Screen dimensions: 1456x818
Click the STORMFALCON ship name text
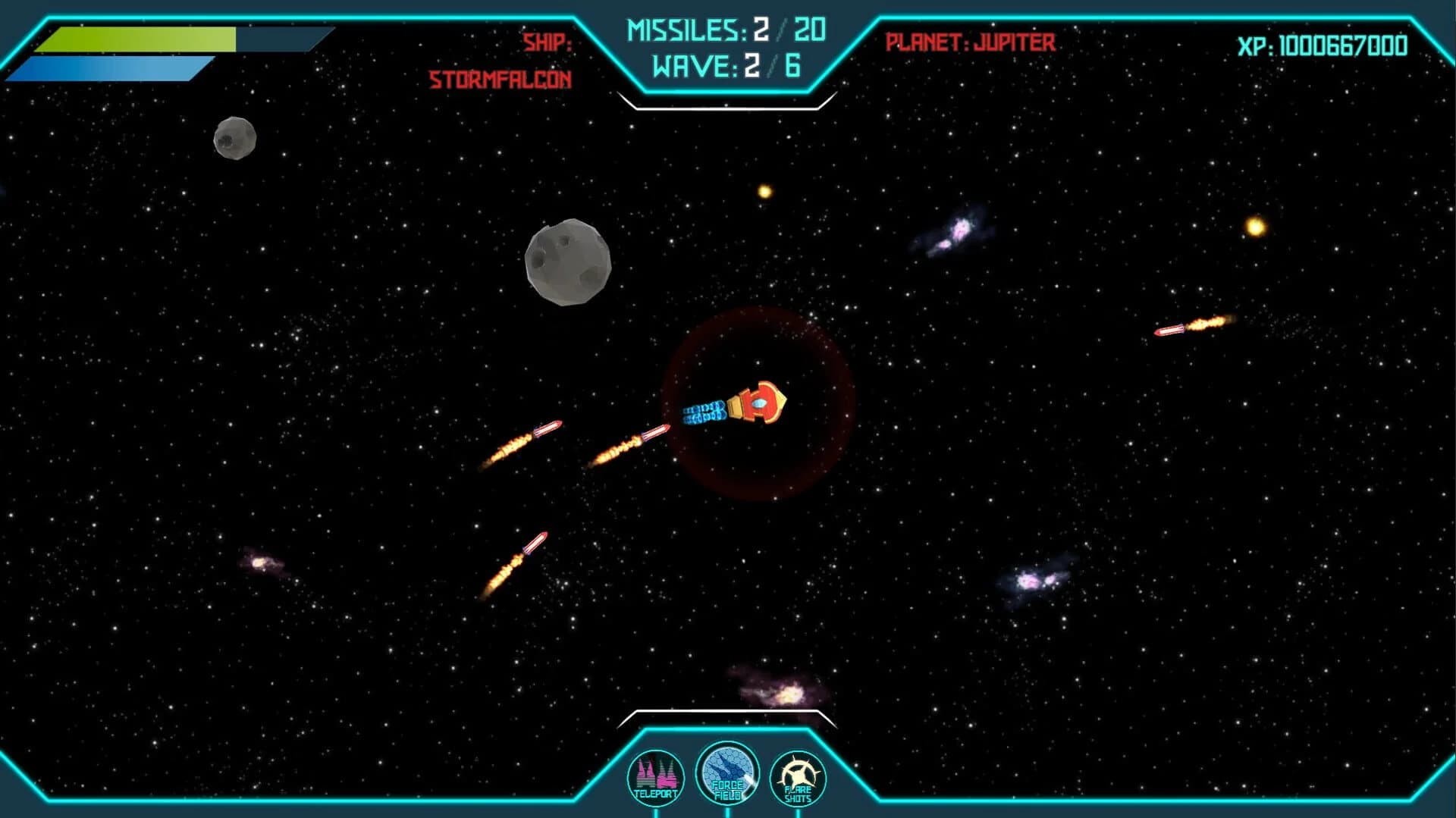click(500, 77)
